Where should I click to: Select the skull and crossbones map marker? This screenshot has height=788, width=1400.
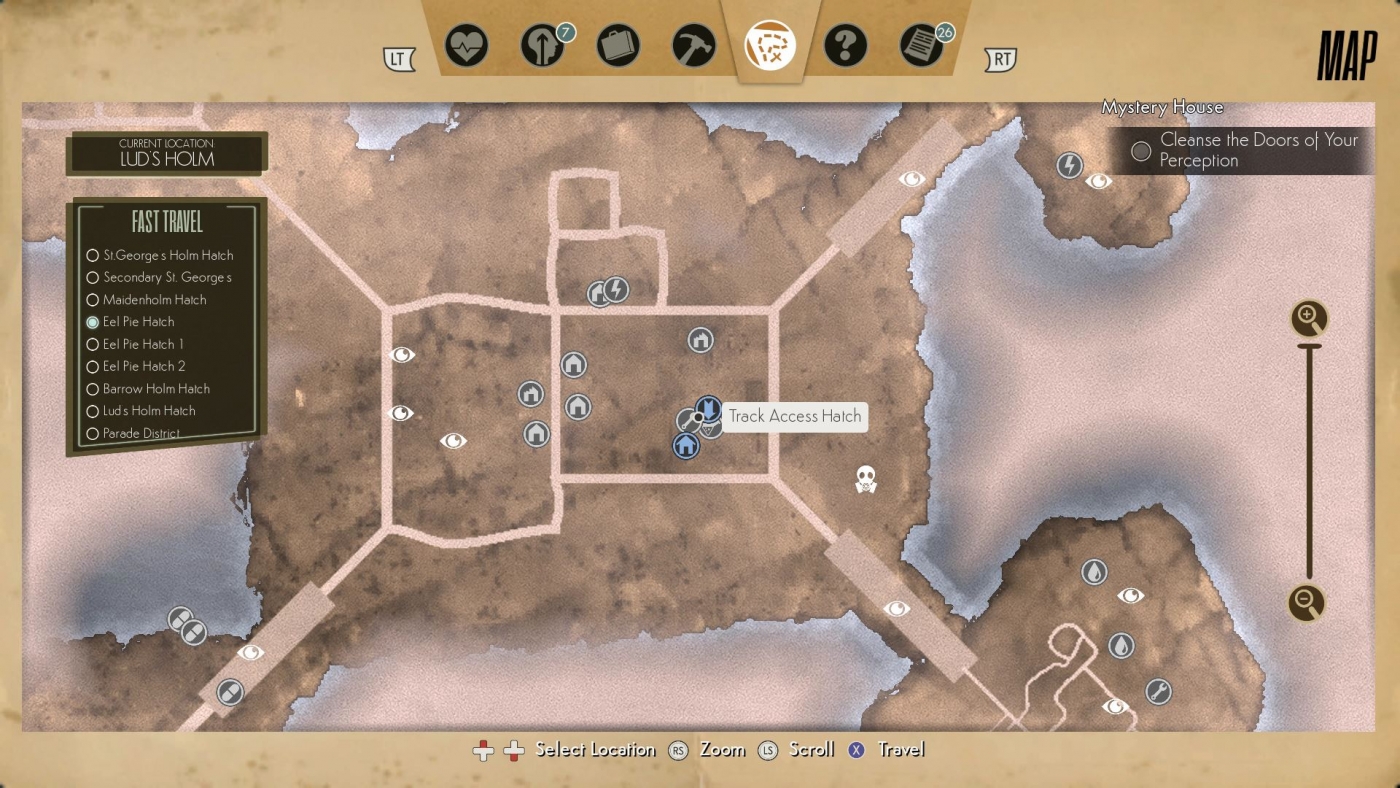tap(866, 480)
